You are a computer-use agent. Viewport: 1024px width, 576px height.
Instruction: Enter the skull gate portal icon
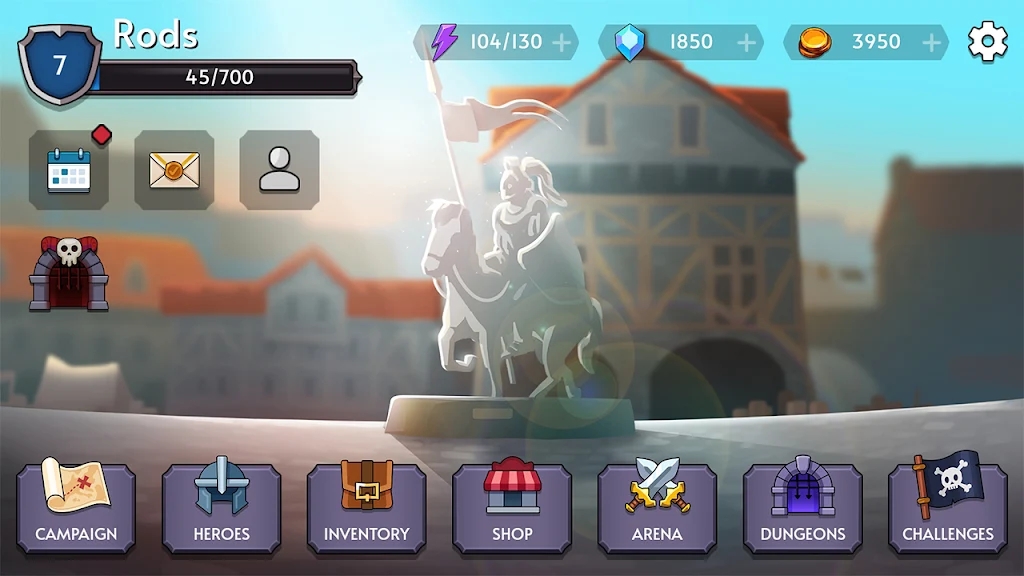(x=69, y=273)
